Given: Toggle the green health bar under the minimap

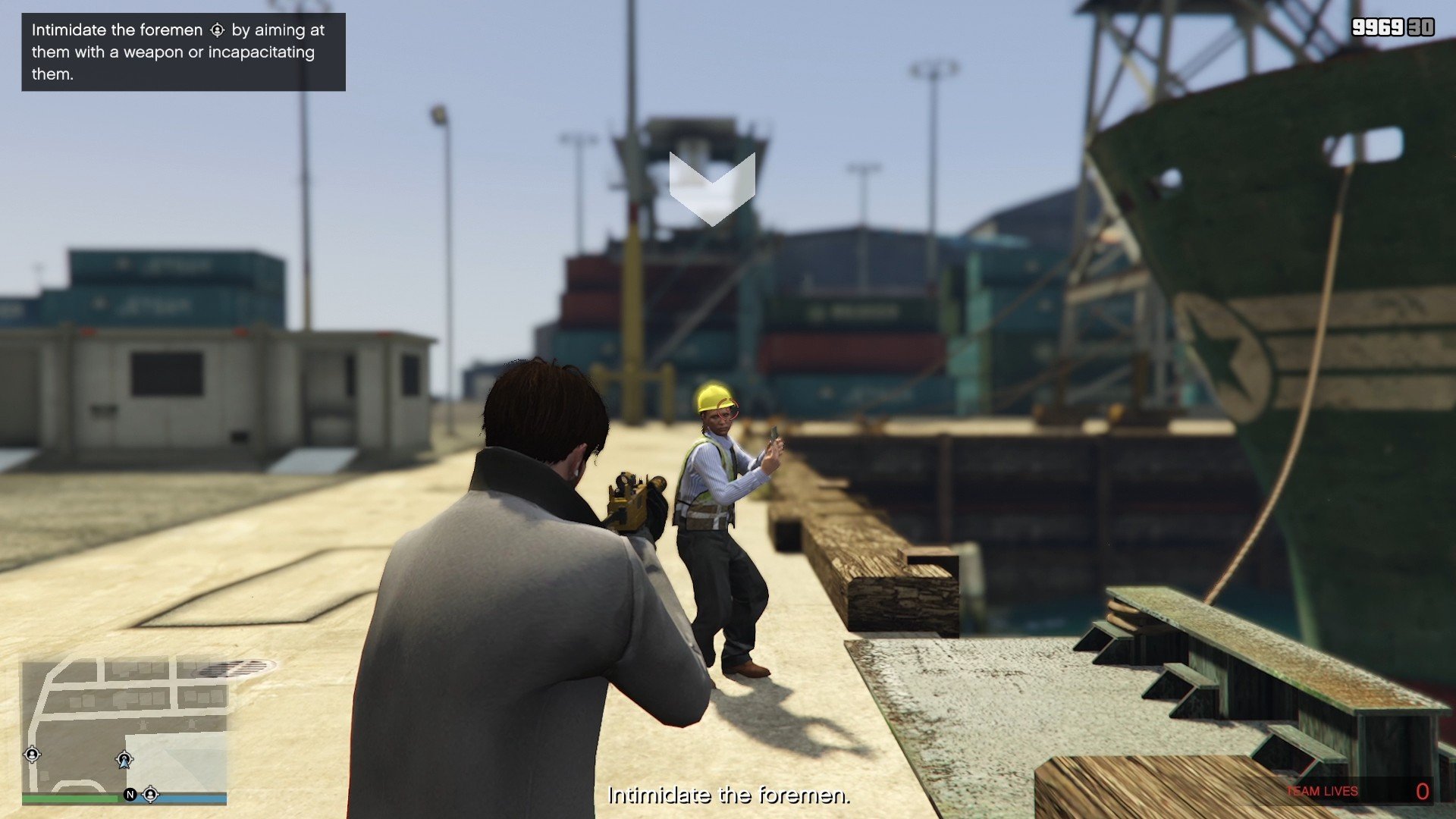Looking at the screenshot, I should [x=68, y=798].
